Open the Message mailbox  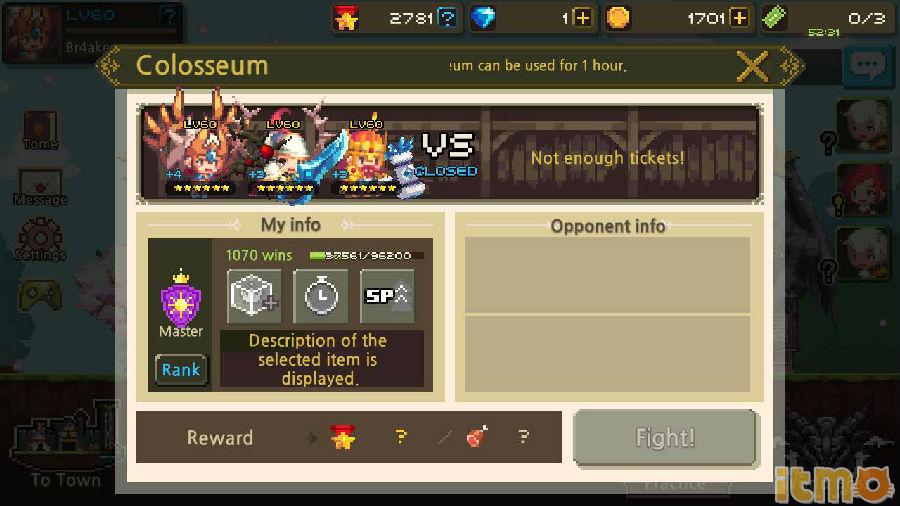pos(40,184)
